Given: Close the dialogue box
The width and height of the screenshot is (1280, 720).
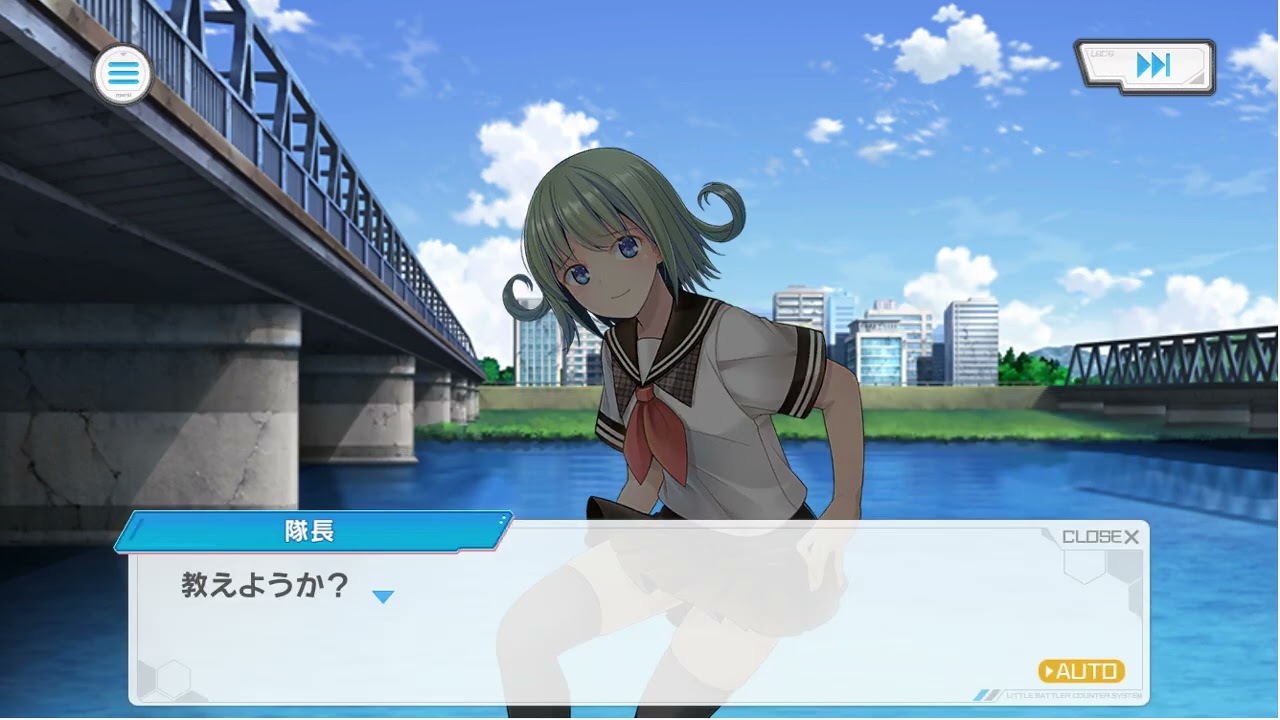Looking at the screenshot, I should 1100,537.
